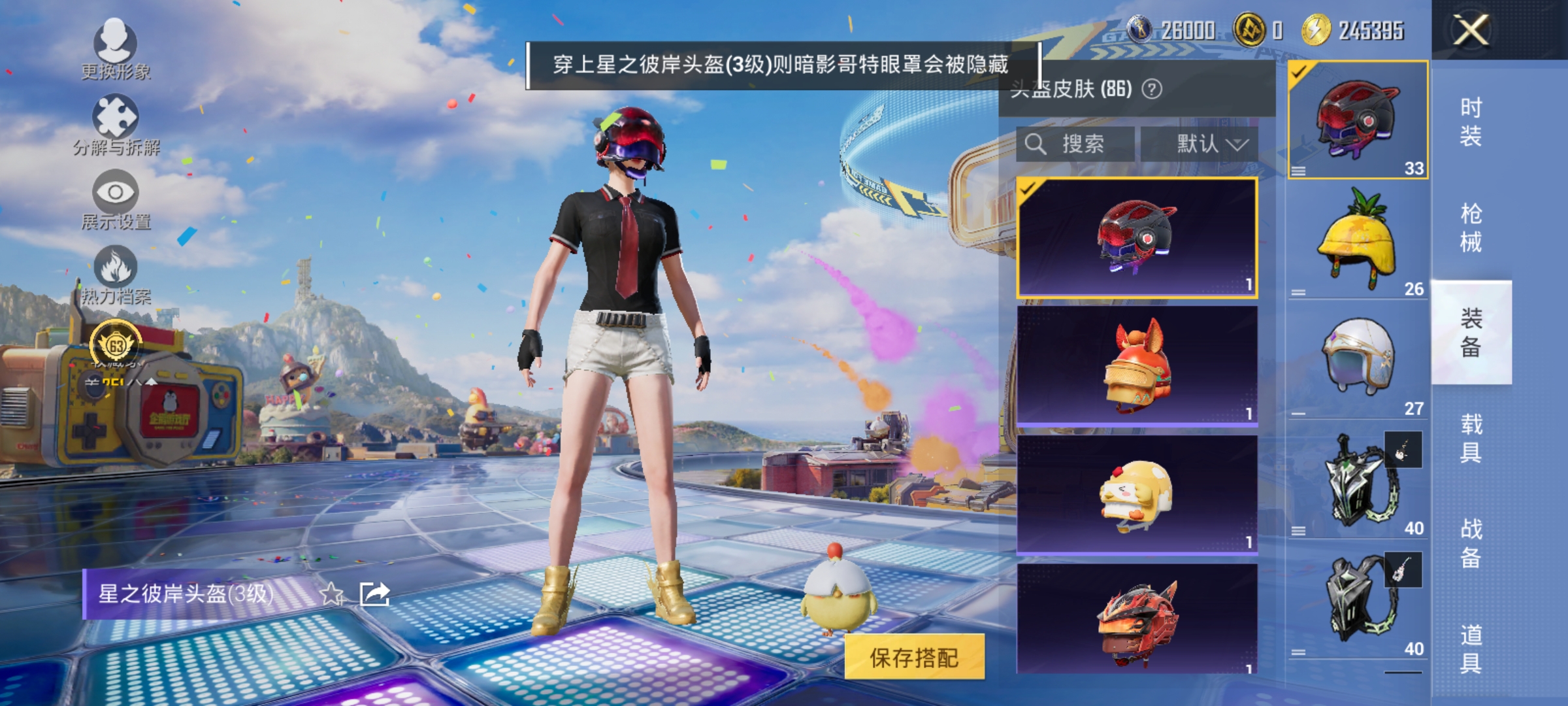Switch to the 时装 fashion tab
The image size is (1568, 706).
[x=1470, y=124]
